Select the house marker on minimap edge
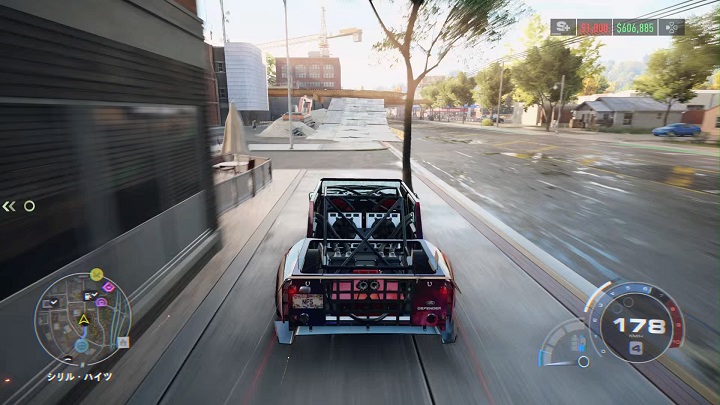Viewport: 720px width, 405px height. (123, 342)
